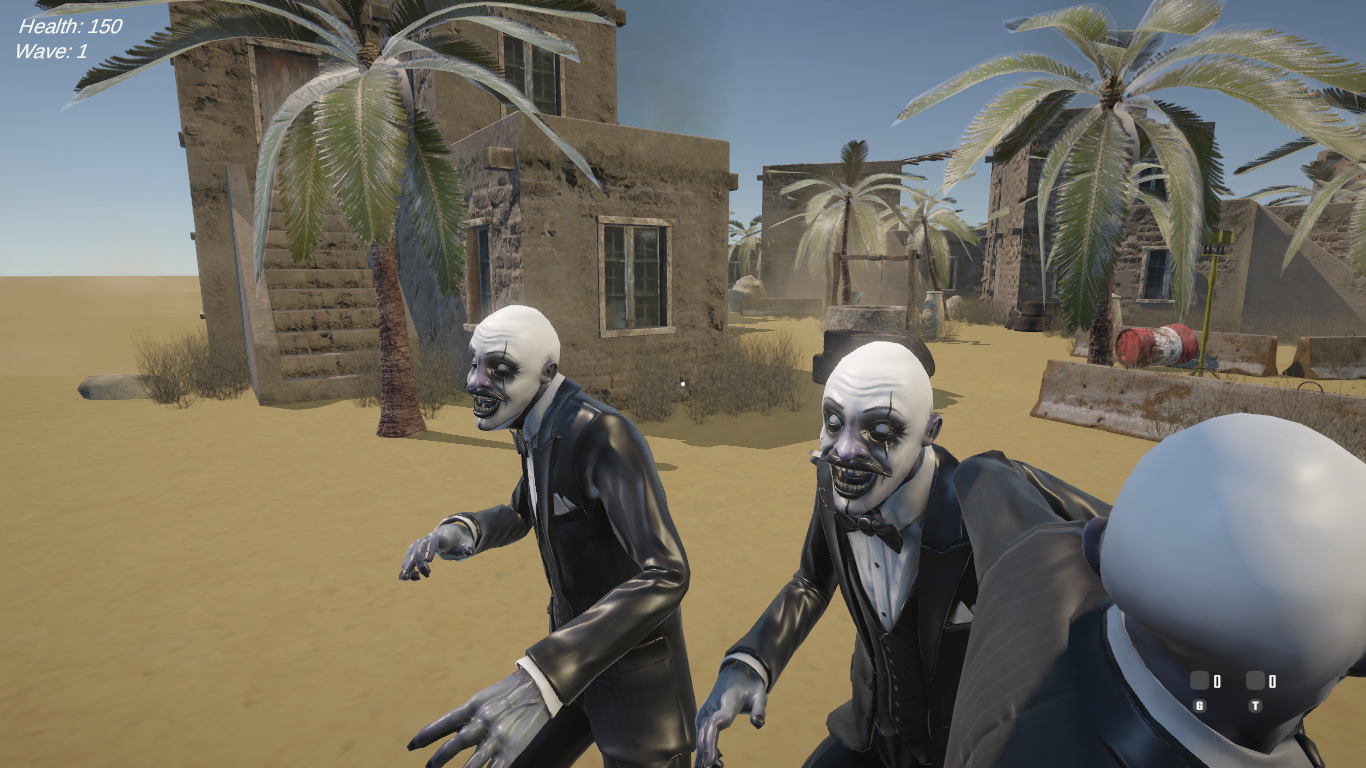Click the throwable ammo count box

(1255, 680)
